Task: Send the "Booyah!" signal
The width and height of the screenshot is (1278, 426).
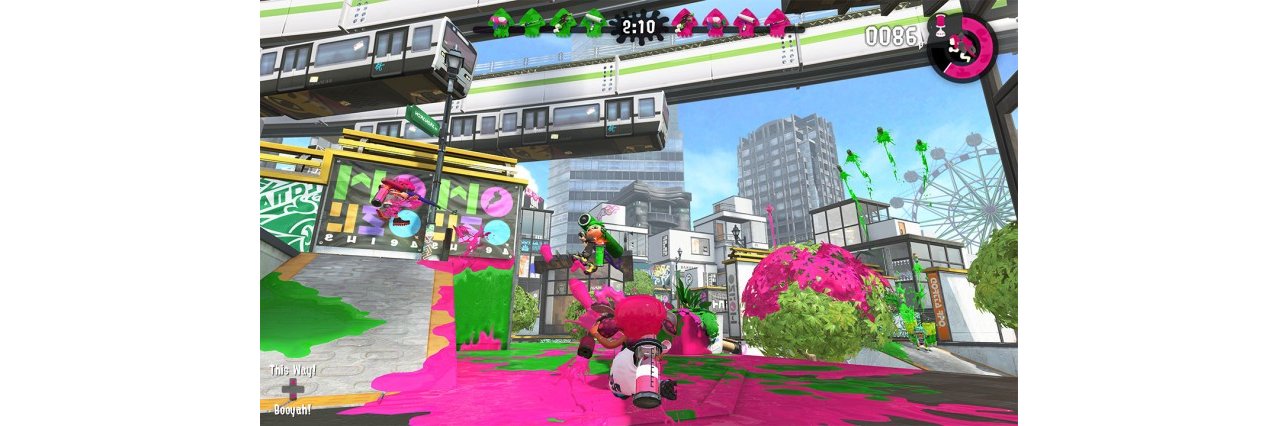Action: (x=292, y=409)
